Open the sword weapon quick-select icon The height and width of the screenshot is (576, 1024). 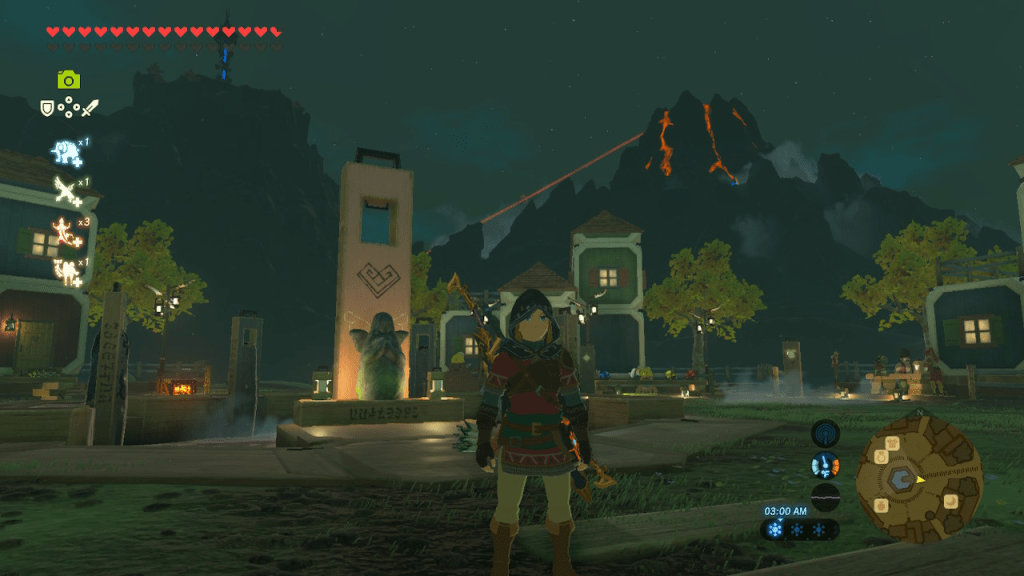tap(90, 107)
